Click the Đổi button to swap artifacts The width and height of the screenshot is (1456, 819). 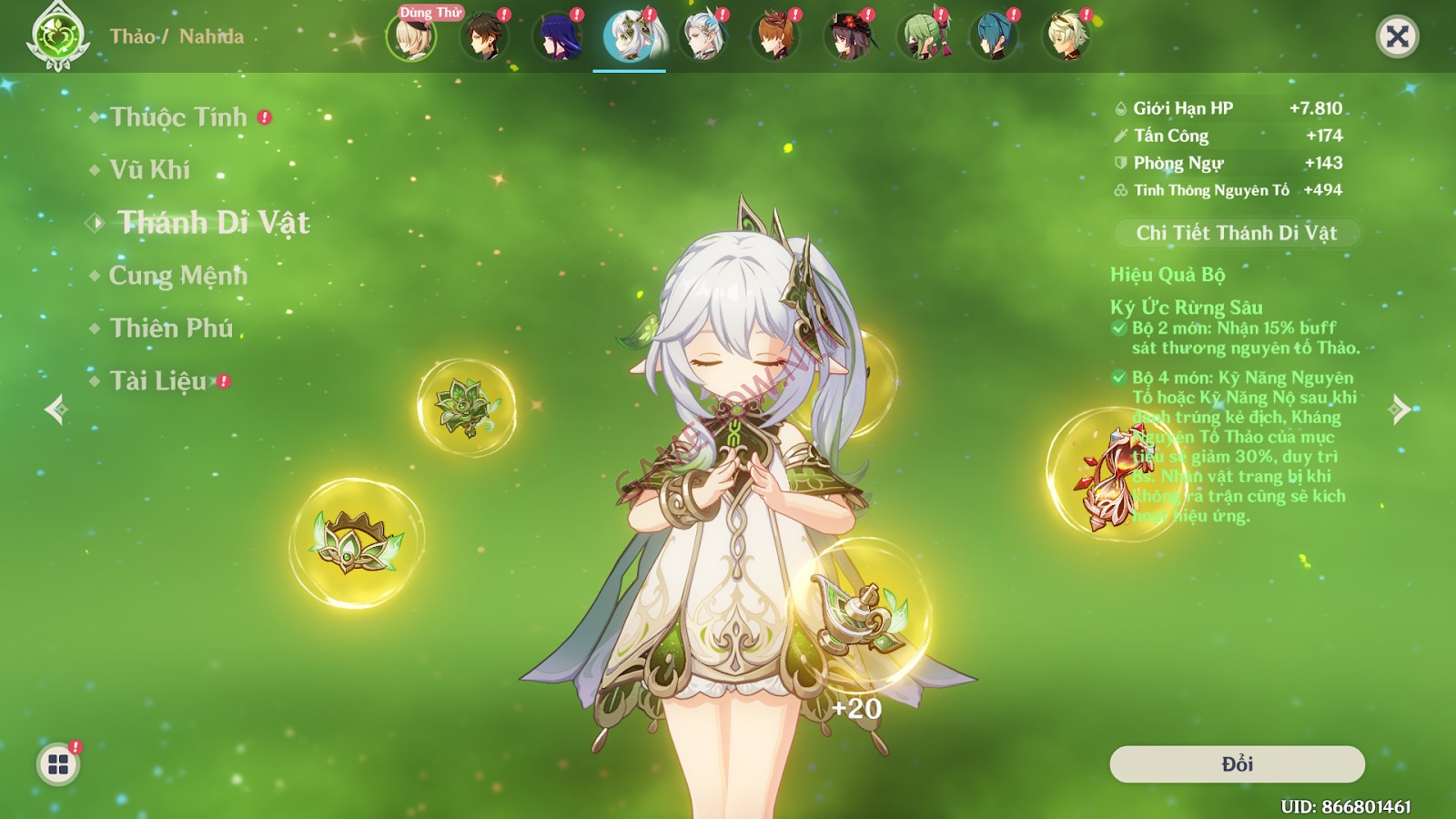coord(1237,764)
